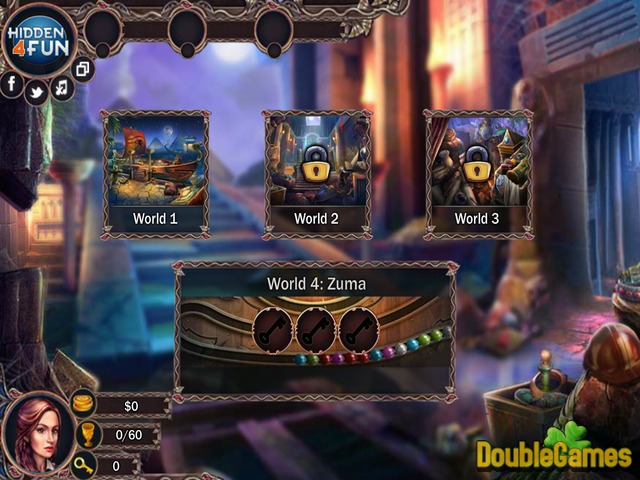Viewport: 640px width, 480px height.
Task: Select the World 1 level tile
Action: (155, 173)
